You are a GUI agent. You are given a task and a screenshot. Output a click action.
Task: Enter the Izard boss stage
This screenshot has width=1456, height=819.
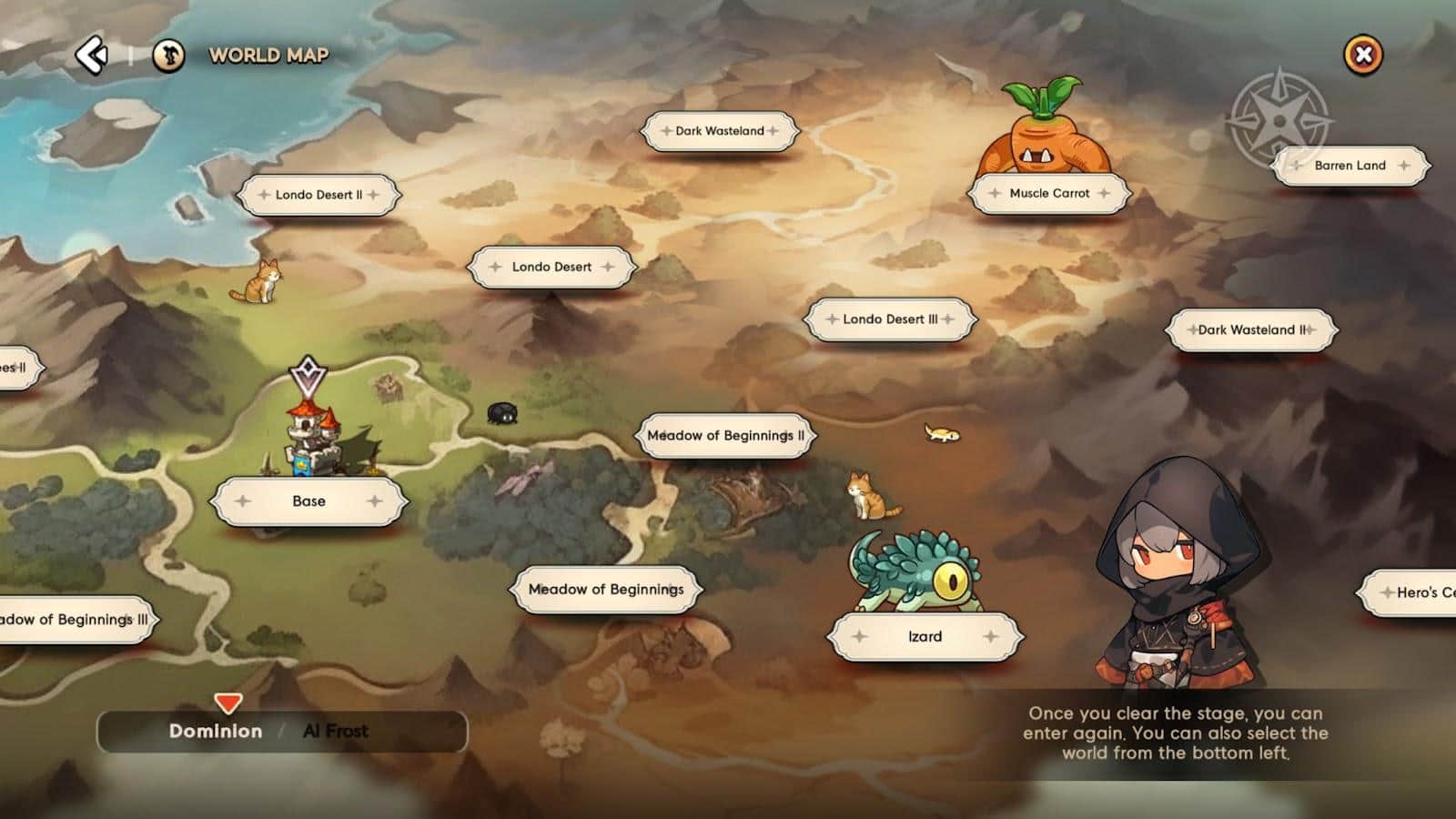pyautogui.click(x=925, y=637)
